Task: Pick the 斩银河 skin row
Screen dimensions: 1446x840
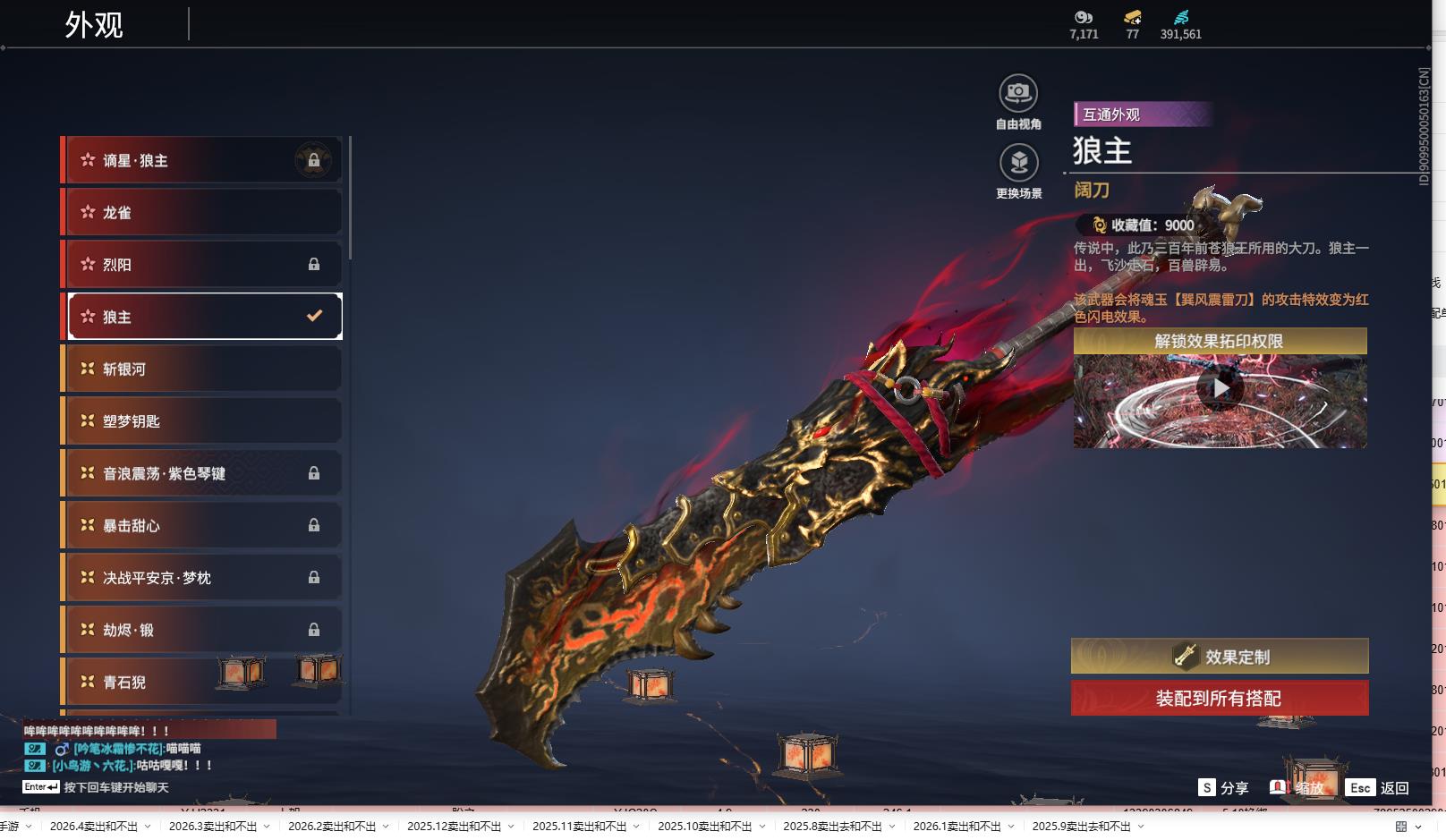Action: 204,369
